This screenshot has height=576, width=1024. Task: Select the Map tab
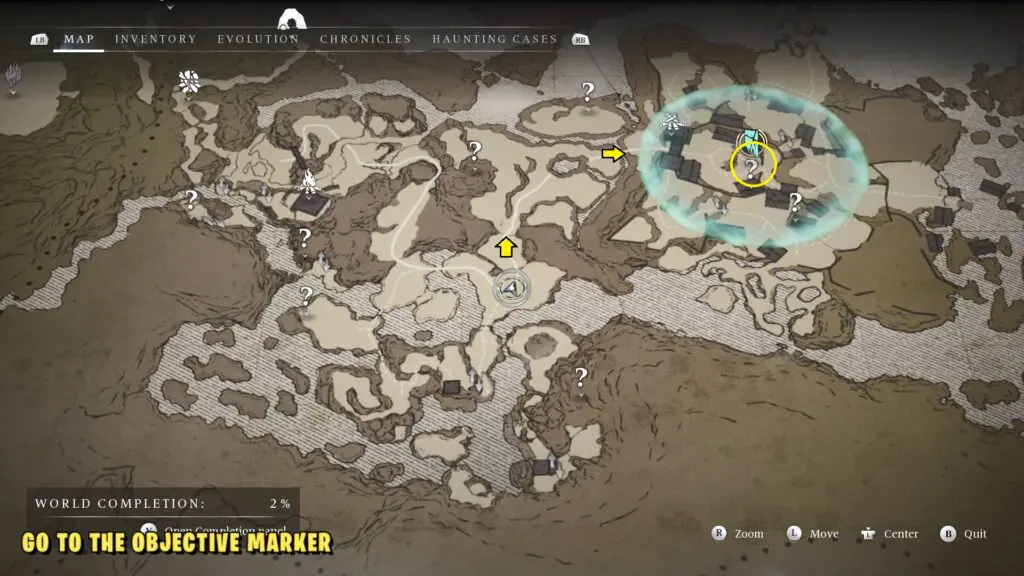point(79,39)
